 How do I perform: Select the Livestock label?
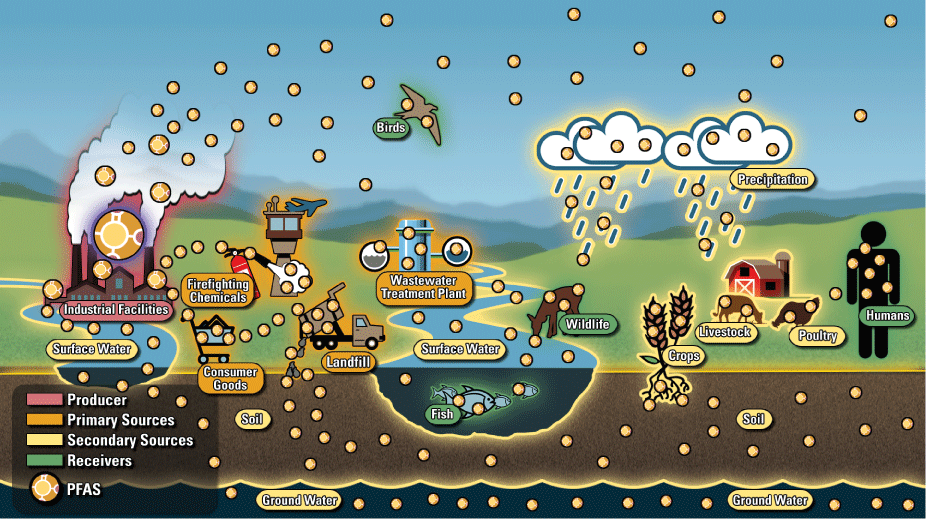724,332
